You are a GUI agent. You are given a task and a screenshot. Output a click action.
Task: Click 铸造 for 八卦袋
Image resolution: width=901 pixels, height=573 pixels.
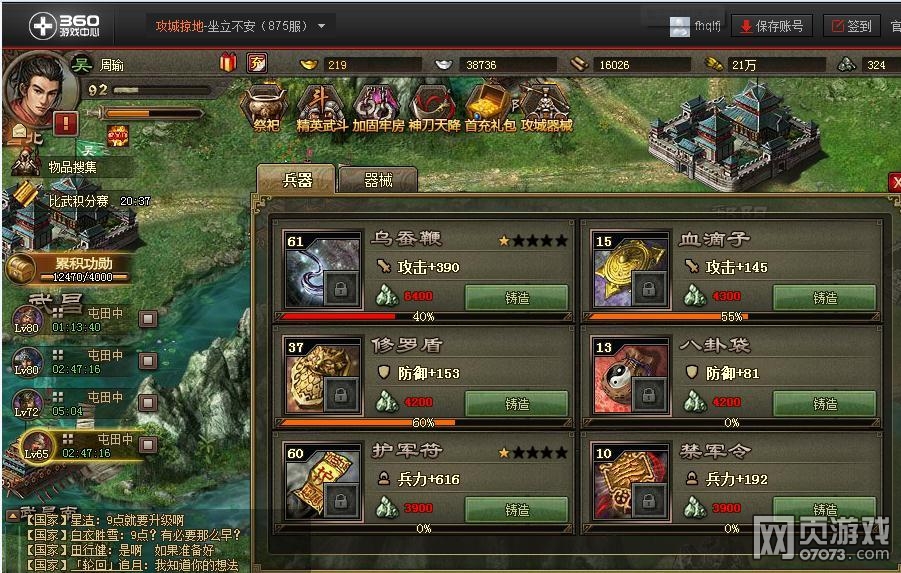click(824, 404)
